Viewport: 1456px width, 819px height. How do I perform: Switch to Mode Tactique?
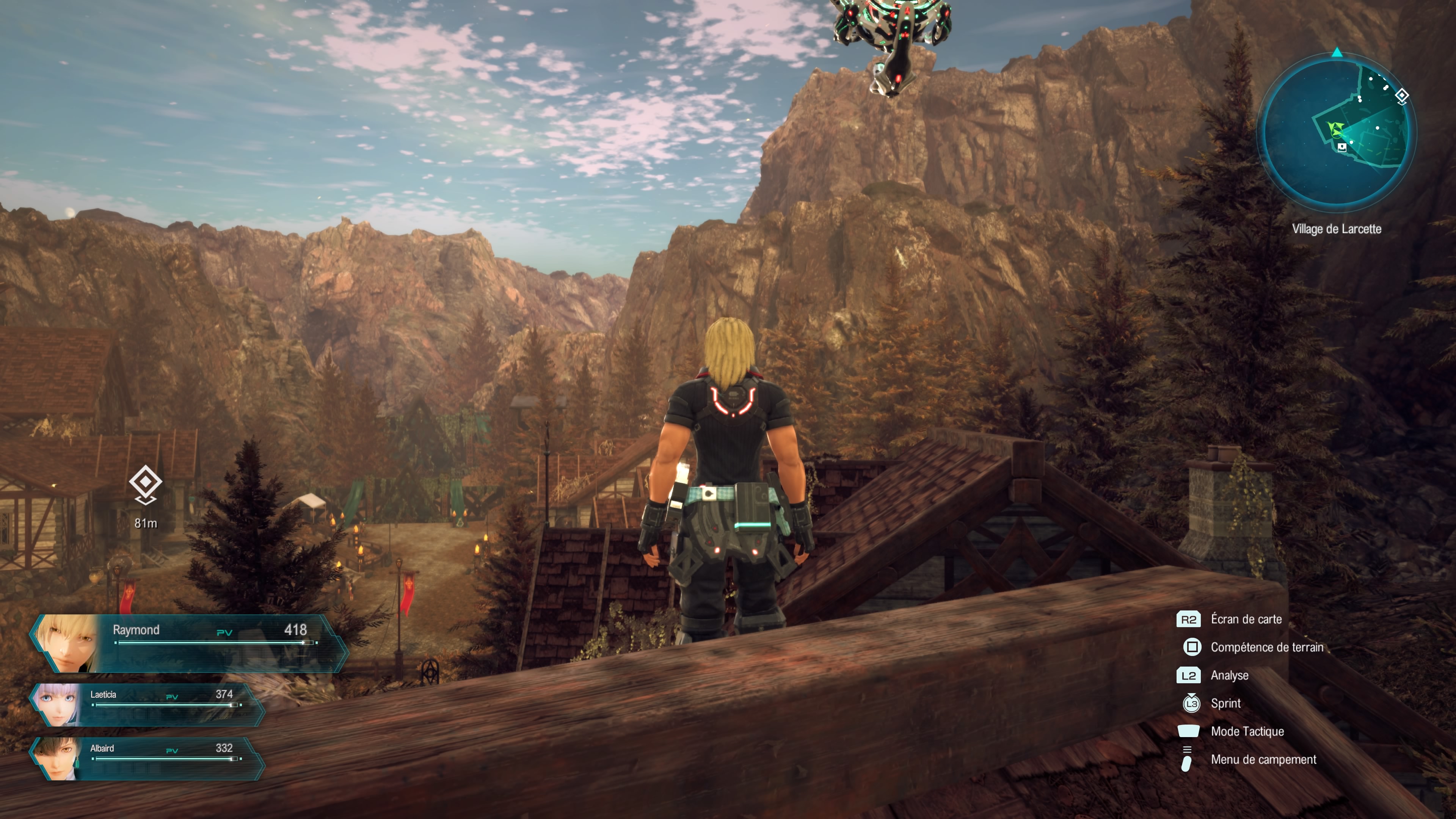[1247, 731]
